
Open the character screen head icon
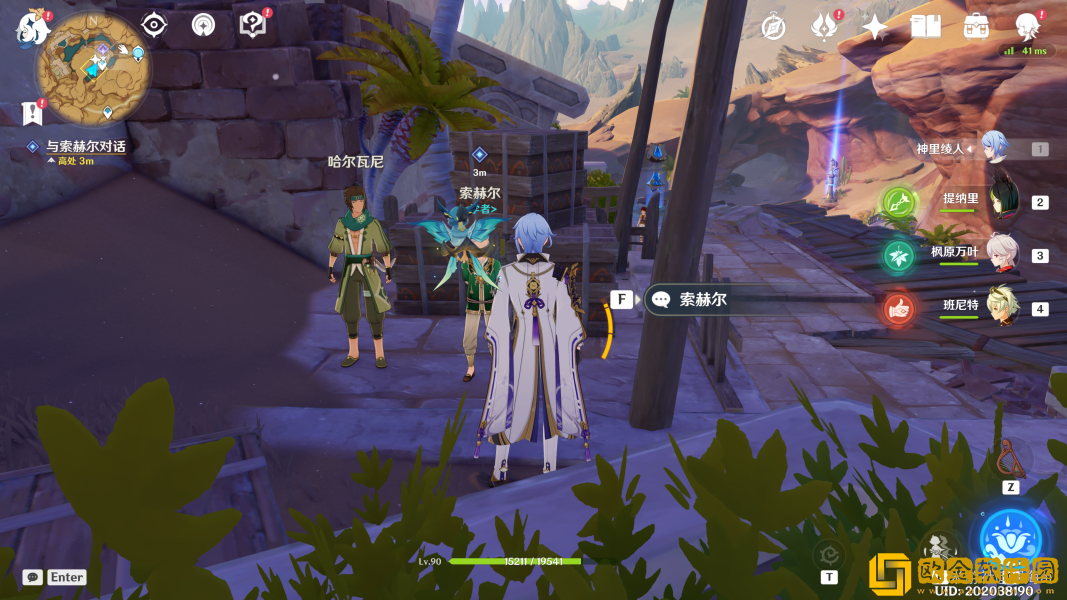tap(1027, 27)
